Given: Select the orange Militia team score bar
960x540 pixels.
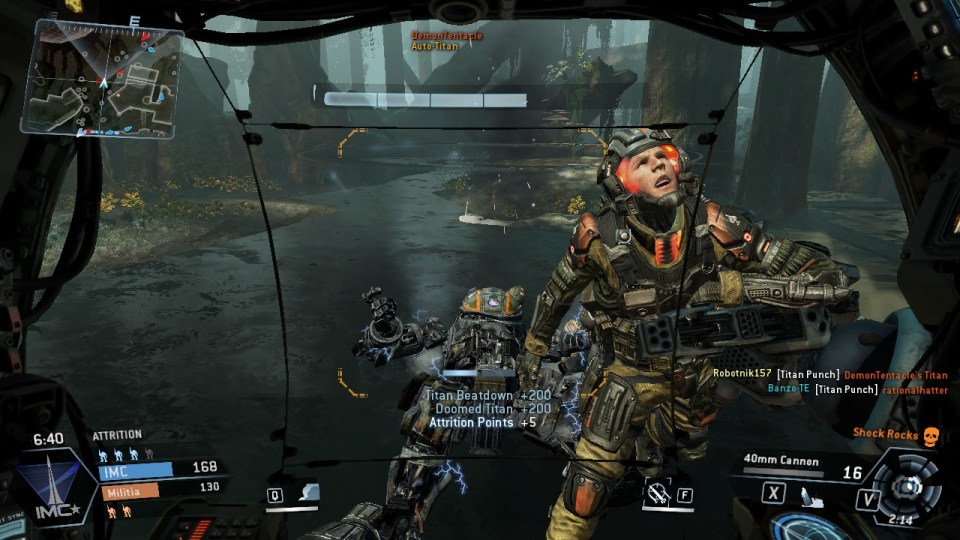Looking at the screenshot, I should pos(128,491).
